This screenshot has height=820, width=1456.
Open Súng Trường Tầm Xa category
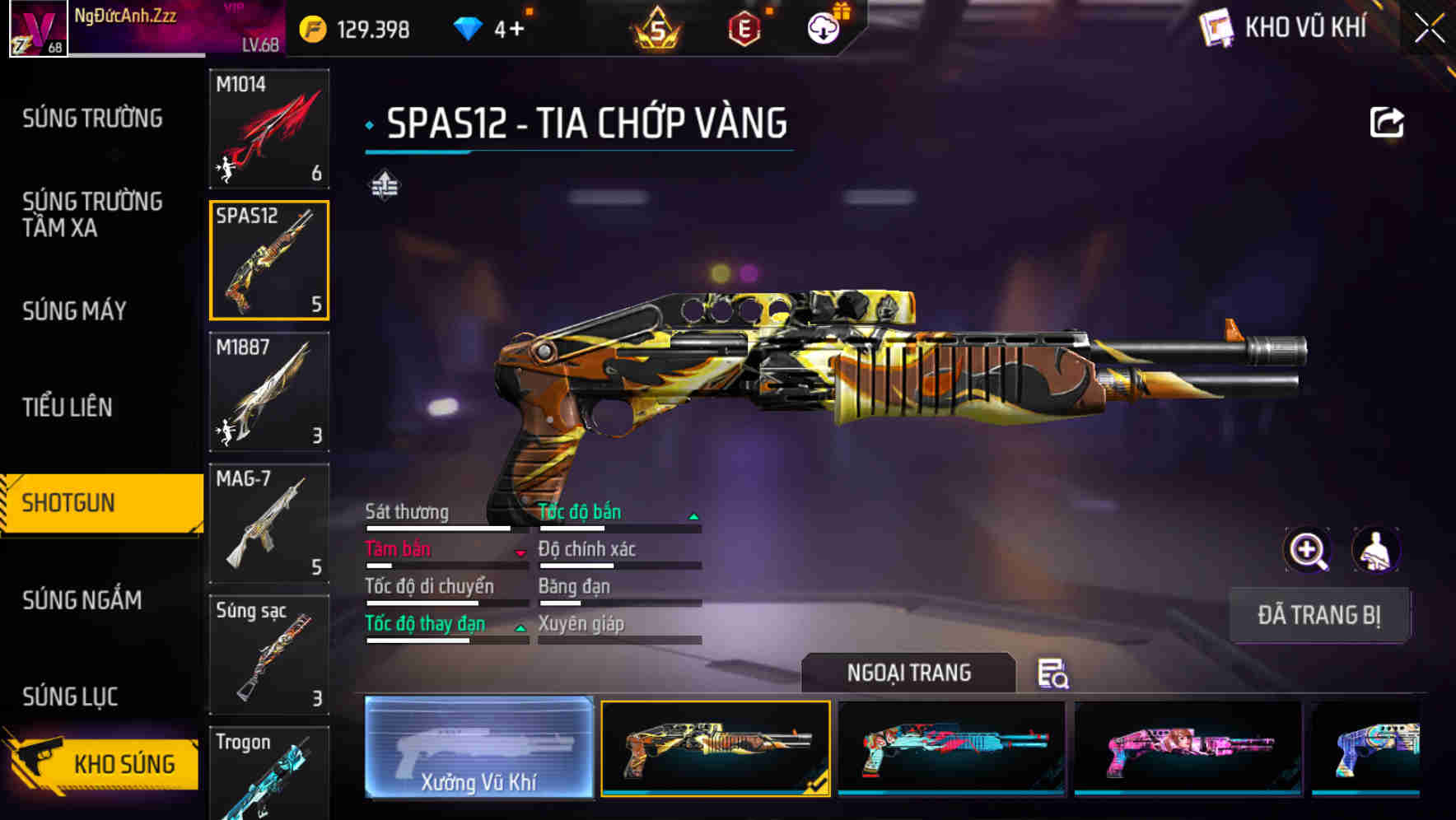point(92,214)
